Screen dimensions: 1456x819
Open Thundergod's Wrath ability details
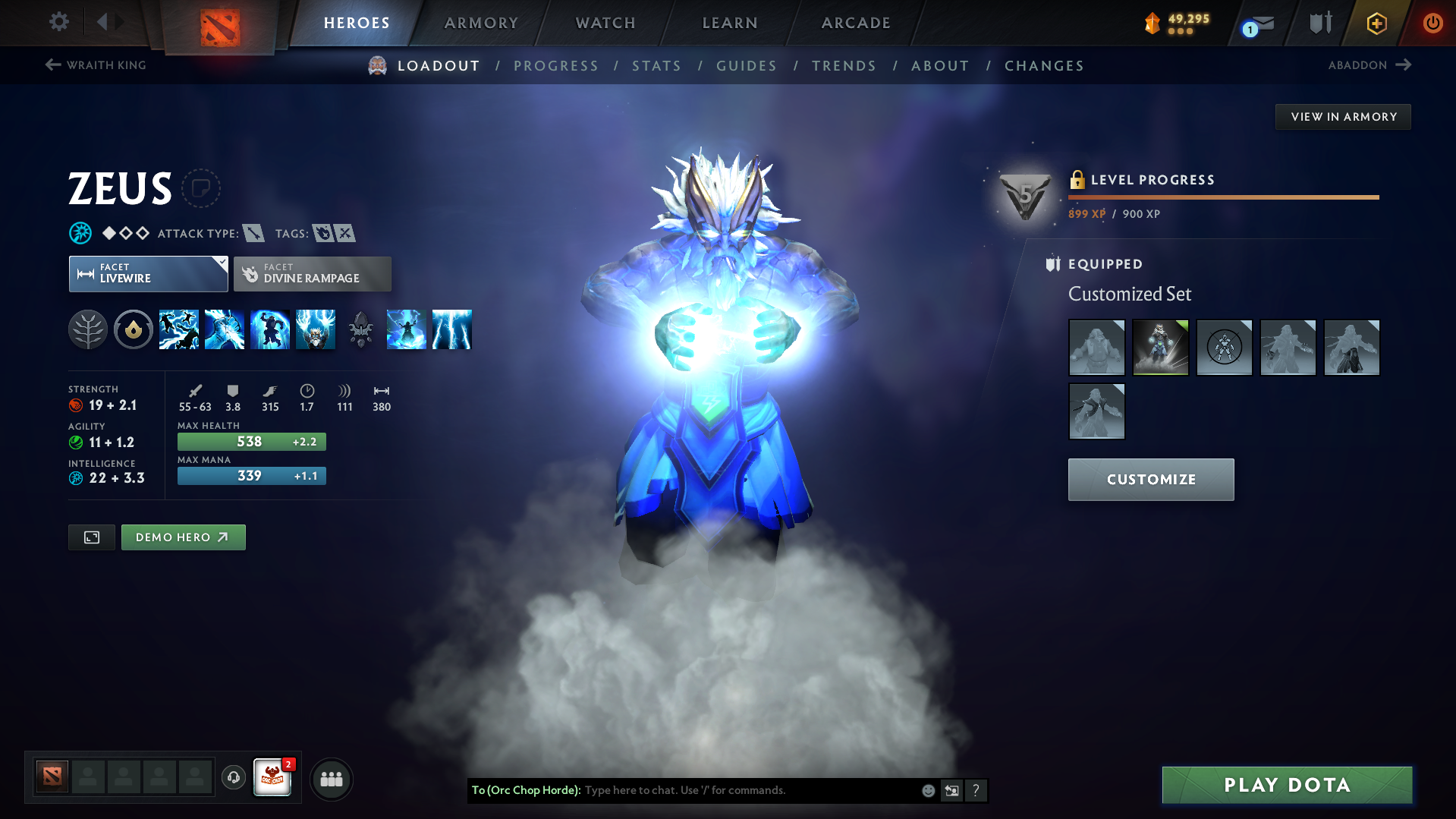(316, 329)
